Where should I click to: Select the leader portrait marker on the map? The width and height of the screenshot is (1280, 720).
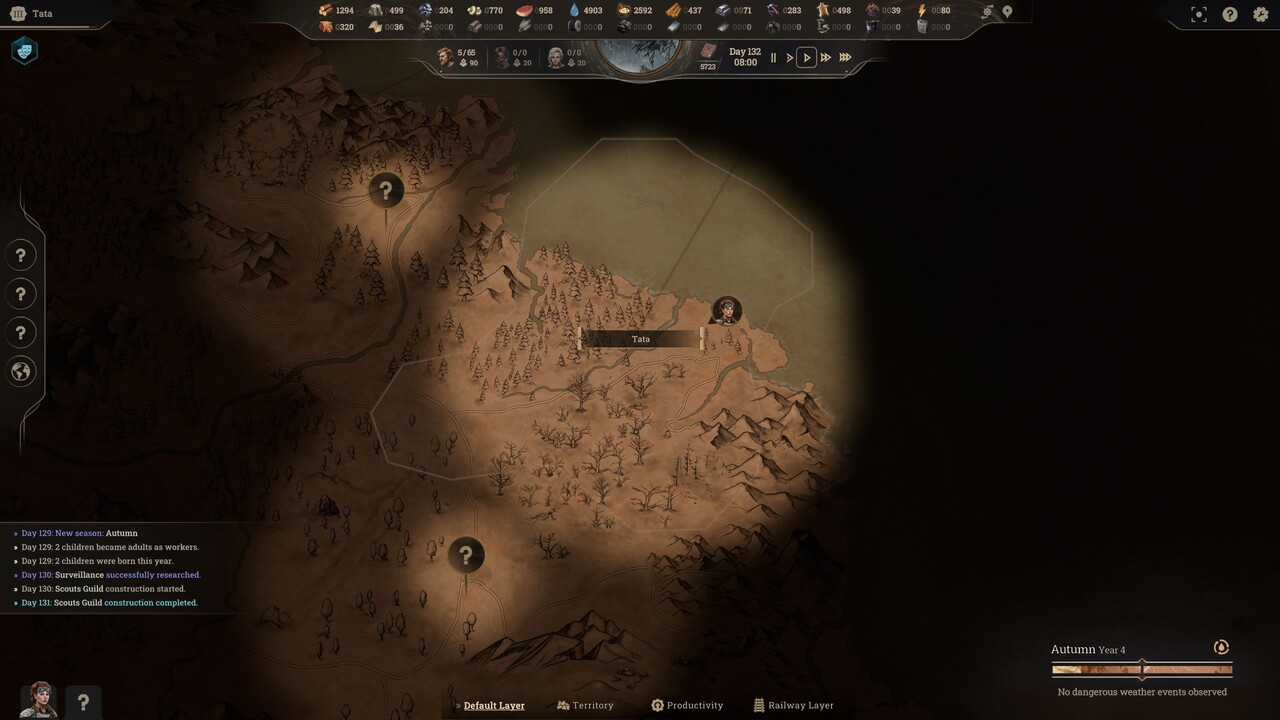pos(726,311)
